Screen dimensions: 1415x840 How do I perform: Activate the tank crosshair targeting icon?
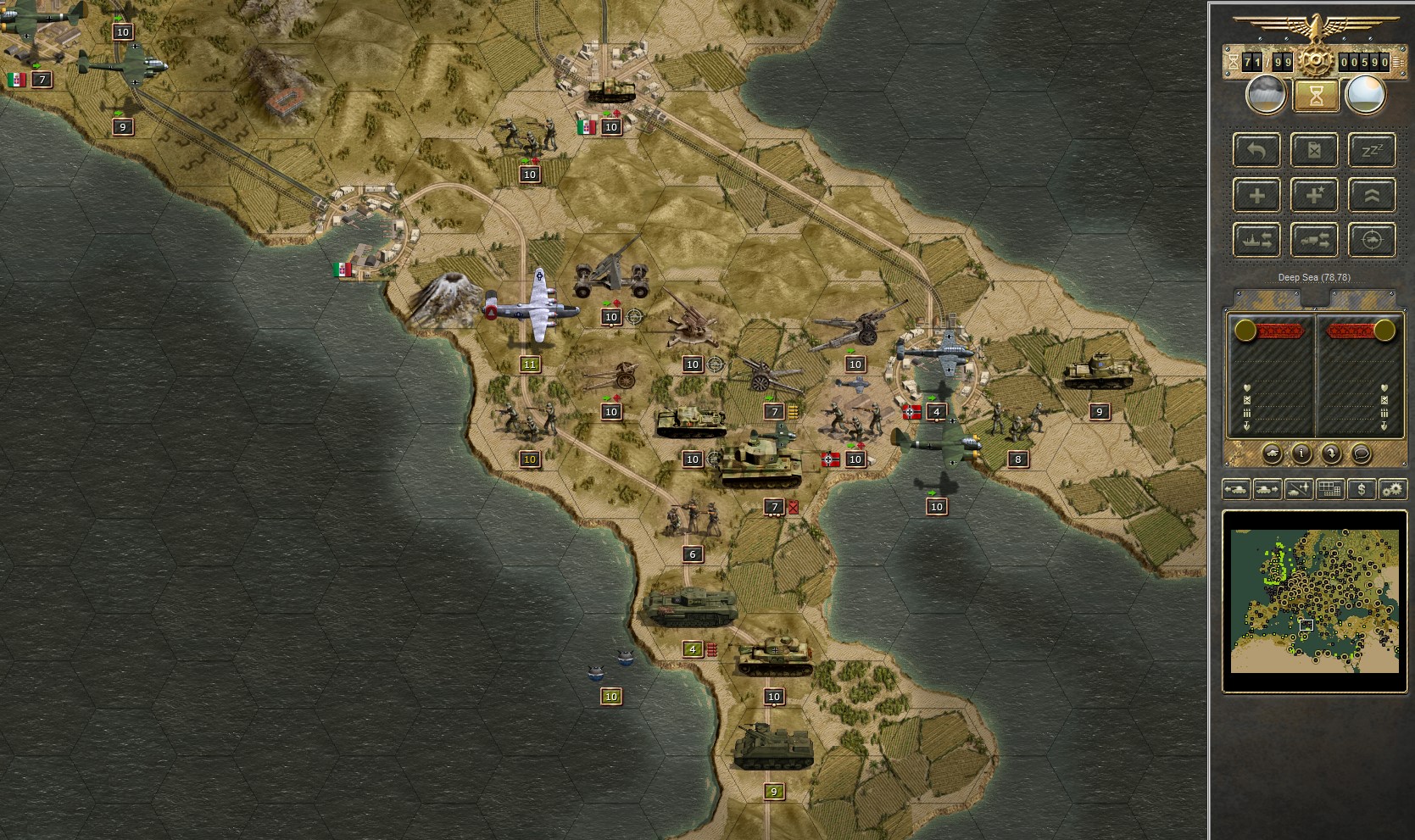[1372, 241]
